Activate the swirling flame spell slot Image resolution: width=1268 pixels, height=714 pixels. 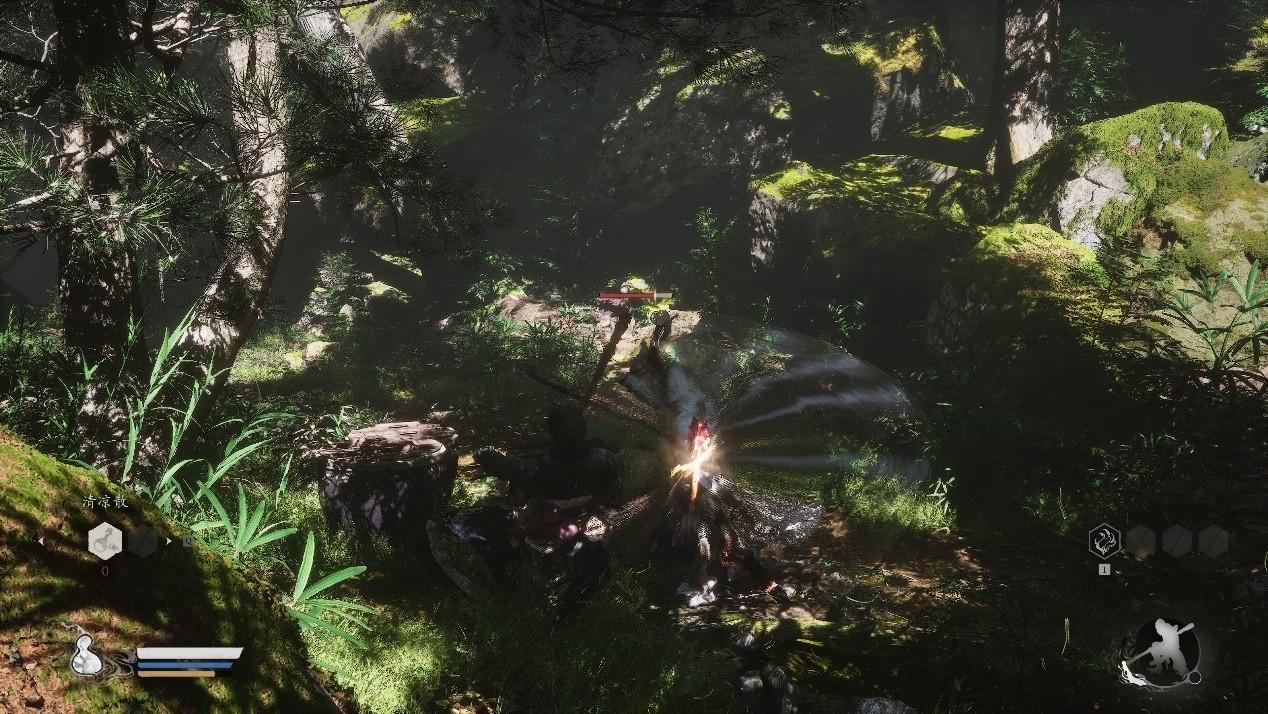pyautogui.click(x=1104, y=541)
